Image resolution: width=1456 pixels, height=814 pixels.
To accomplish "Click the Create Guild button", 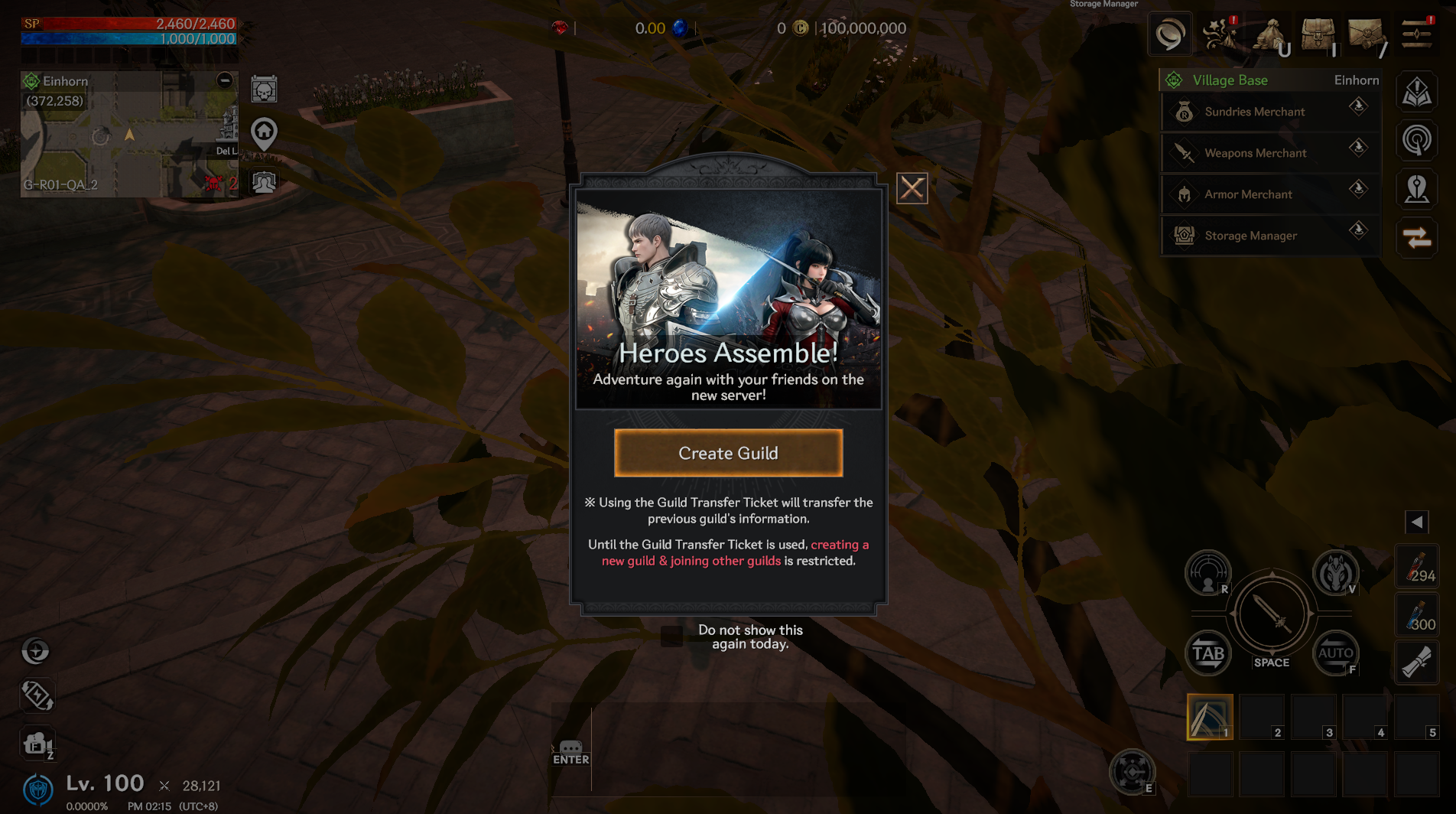I will coord(728,453).
